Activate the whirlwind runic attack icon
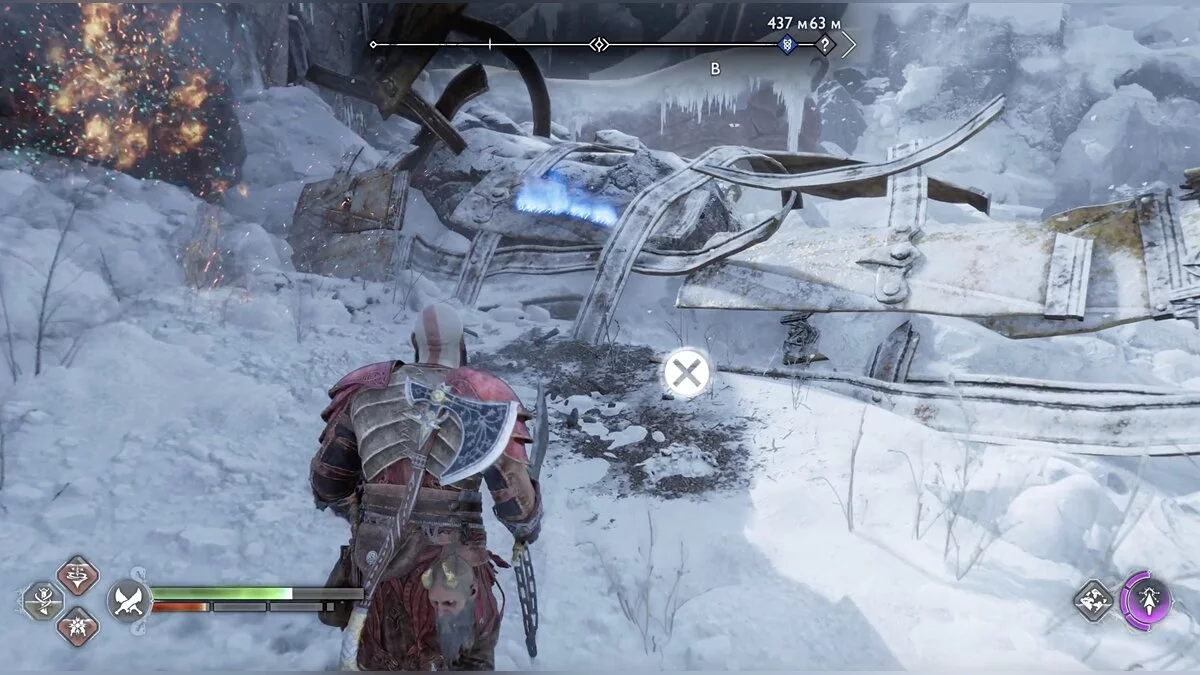Image resolution: width=1200 pixels, height=675 pixels. [77, 575]
